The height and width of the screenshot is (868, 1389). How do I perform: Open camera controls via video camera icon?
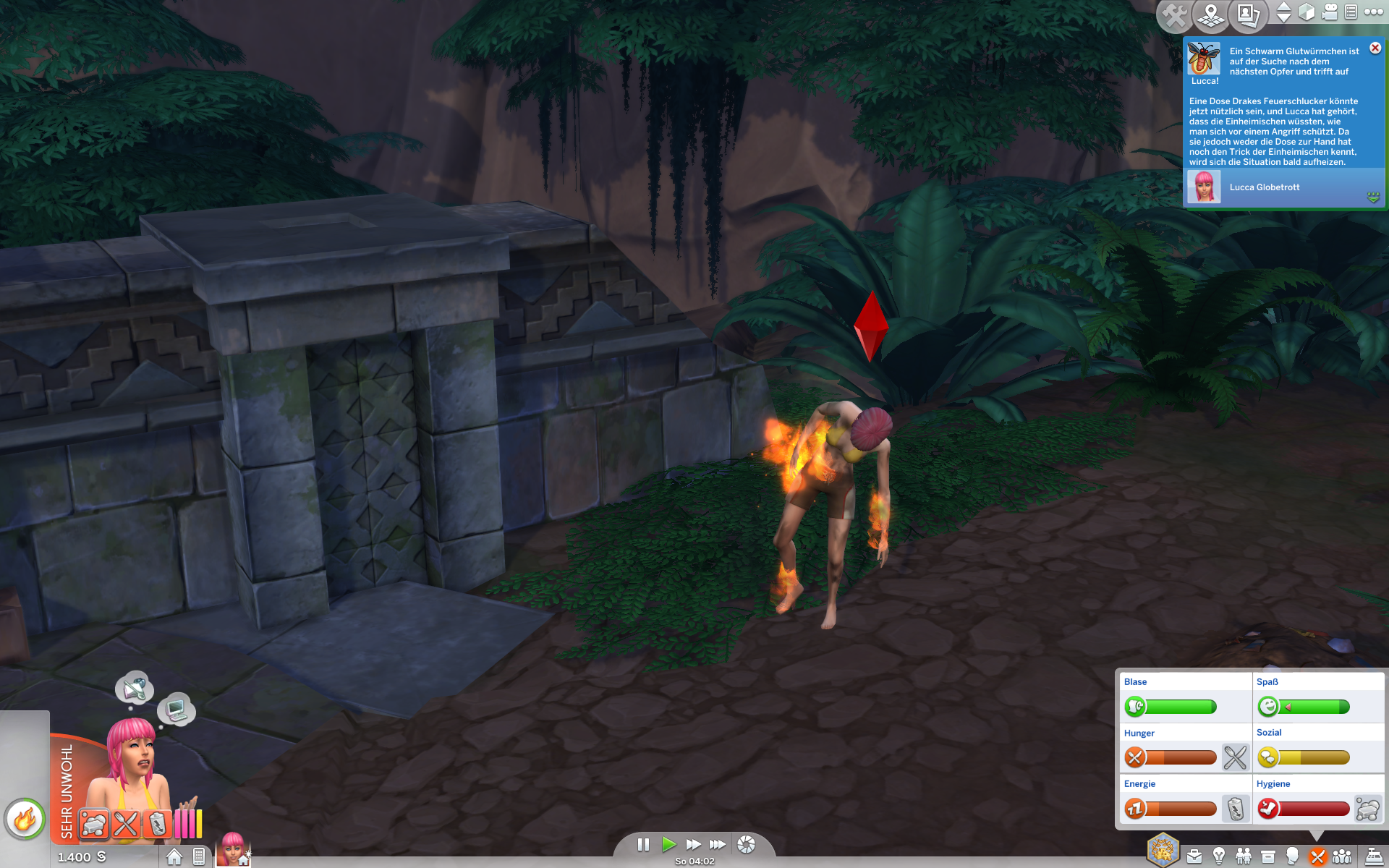tap(1330, 12)
